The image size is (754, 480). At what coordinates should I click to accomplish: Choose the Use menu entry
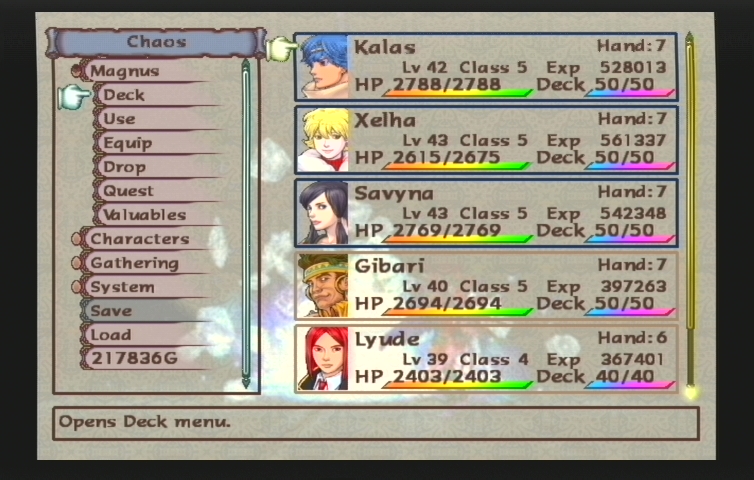point(119,119)
